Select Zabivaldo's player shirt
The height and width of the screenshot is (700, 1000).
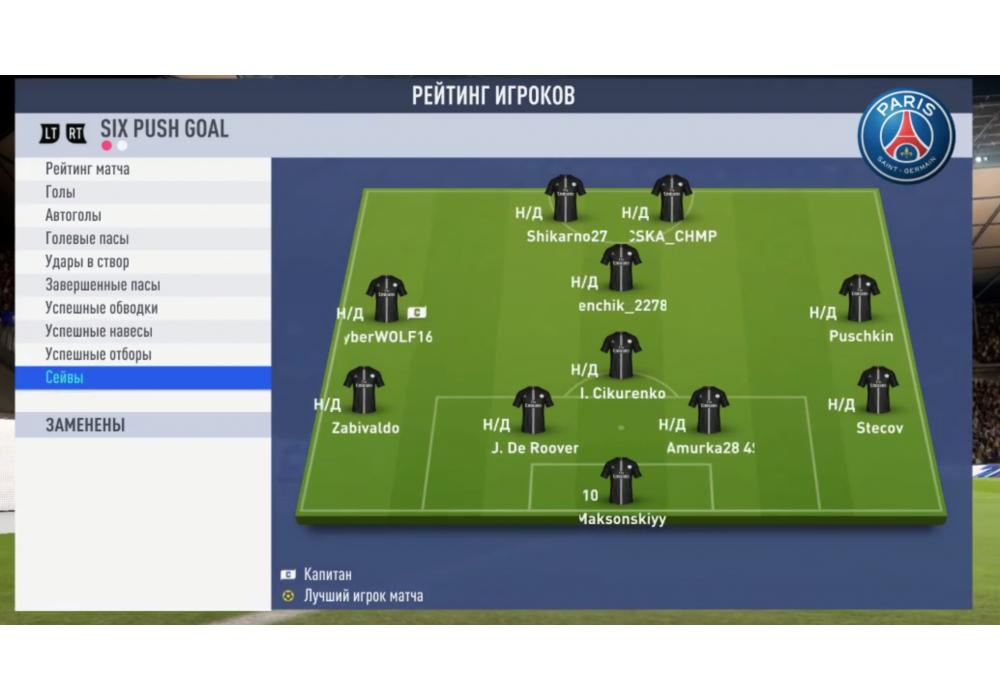(x=364, y=390)
